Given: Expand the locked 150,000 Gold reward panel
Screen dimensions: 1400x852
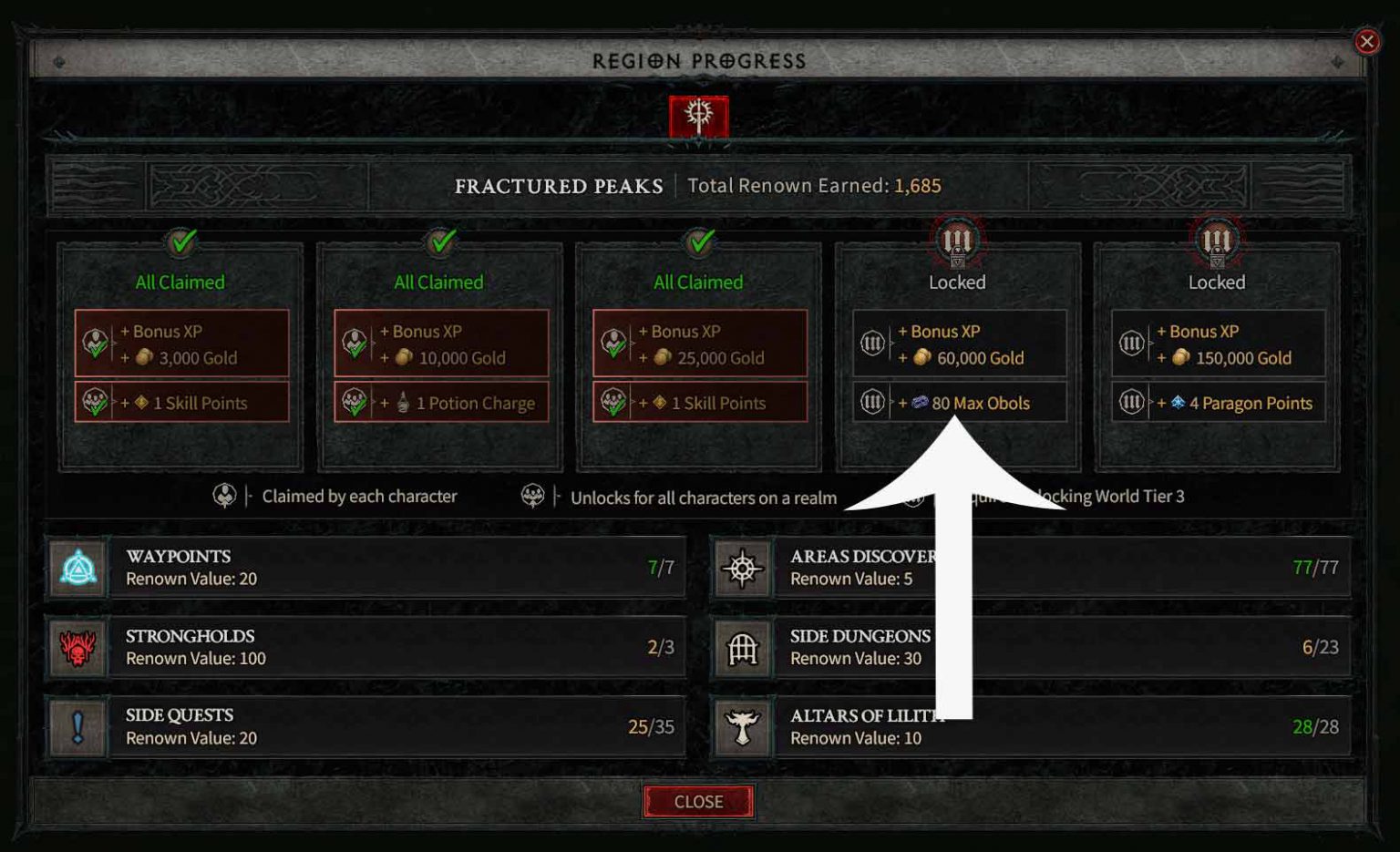Looking at the screenshot, I should pos(1218,344).
